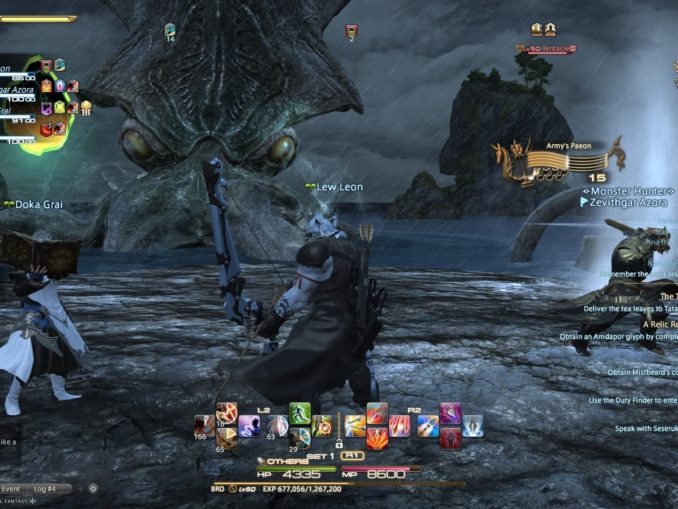
Task: Open the Event chat tab
Action: tap(10, 489)
